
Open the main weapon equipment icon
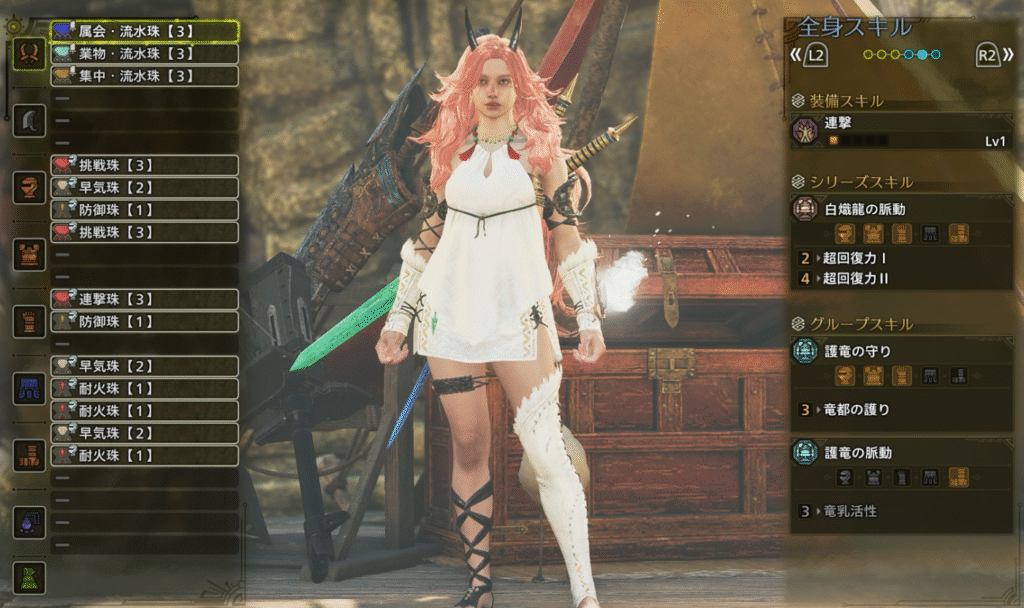pyautogui.click(x=28, y=53)
